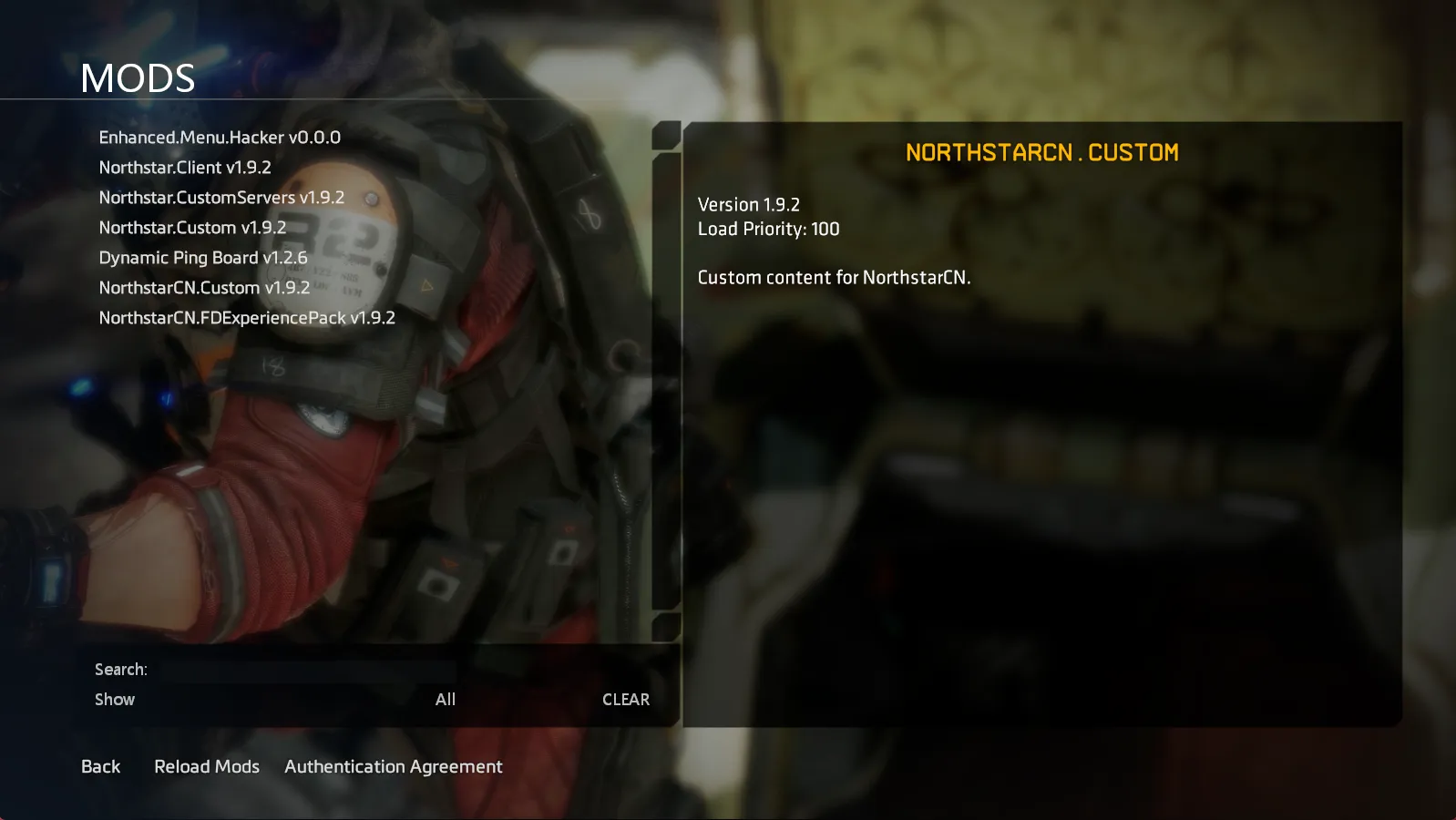Click the Custom content description text
The height and width of the screenshot is (820, 1456).
[834, 277]
